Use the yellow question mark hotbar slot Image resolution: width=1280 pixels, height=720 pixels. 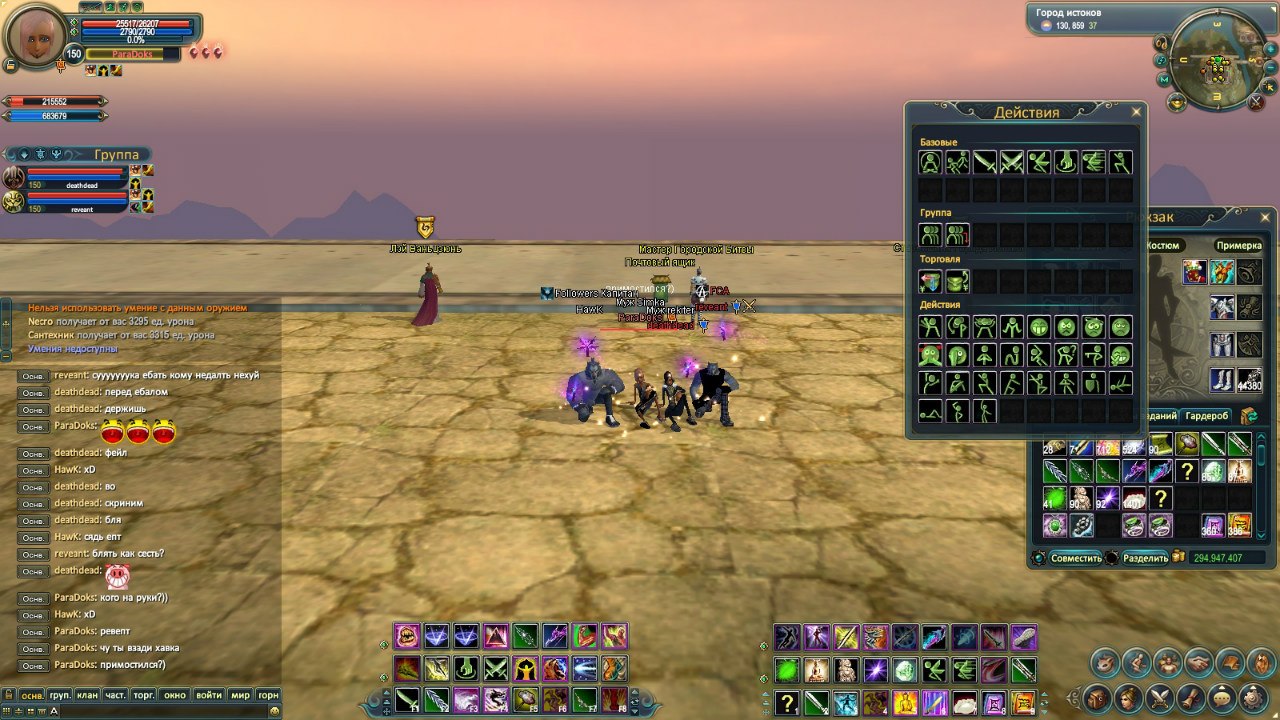(x=790, y=702)
